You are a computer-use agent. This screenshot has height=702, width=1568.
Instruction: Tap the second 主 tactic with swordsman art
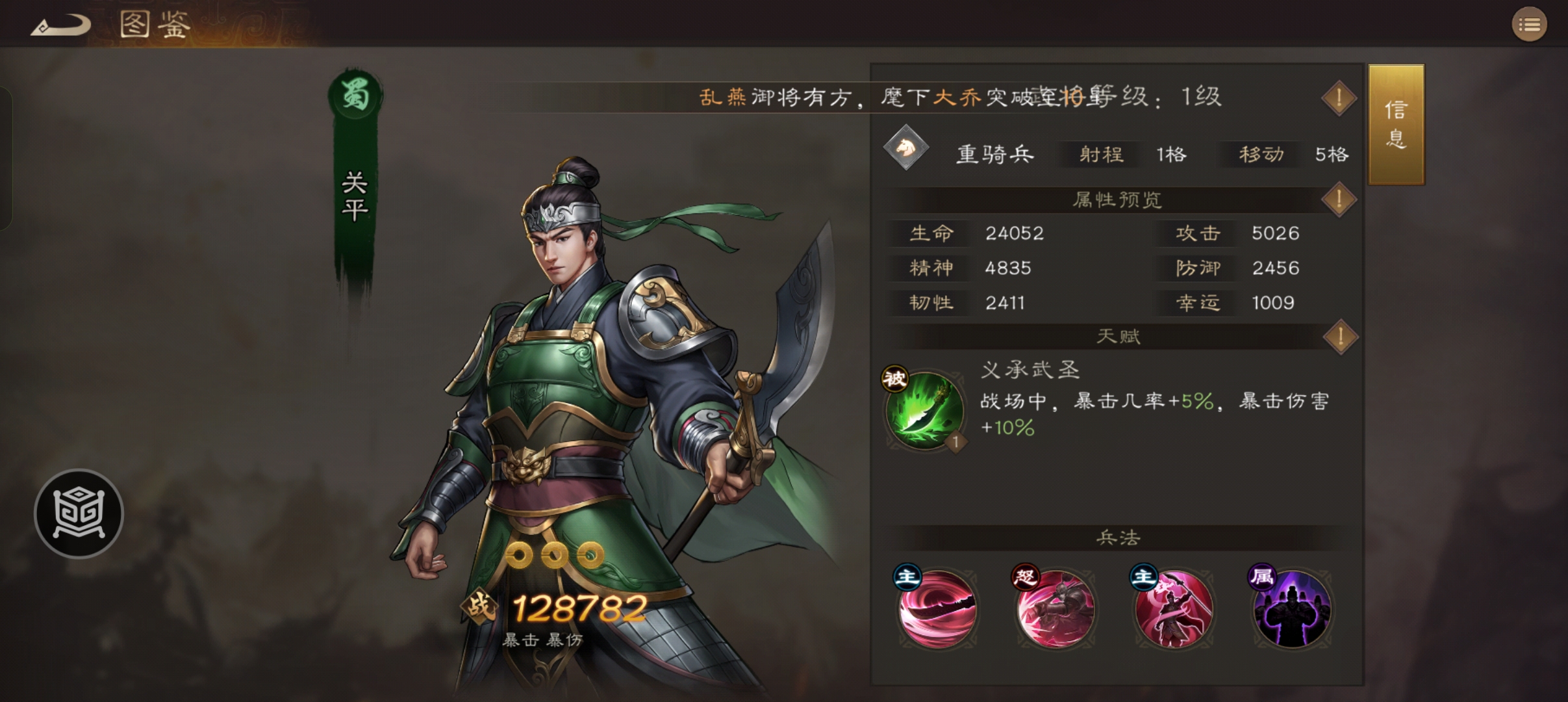coord(1174,608)
